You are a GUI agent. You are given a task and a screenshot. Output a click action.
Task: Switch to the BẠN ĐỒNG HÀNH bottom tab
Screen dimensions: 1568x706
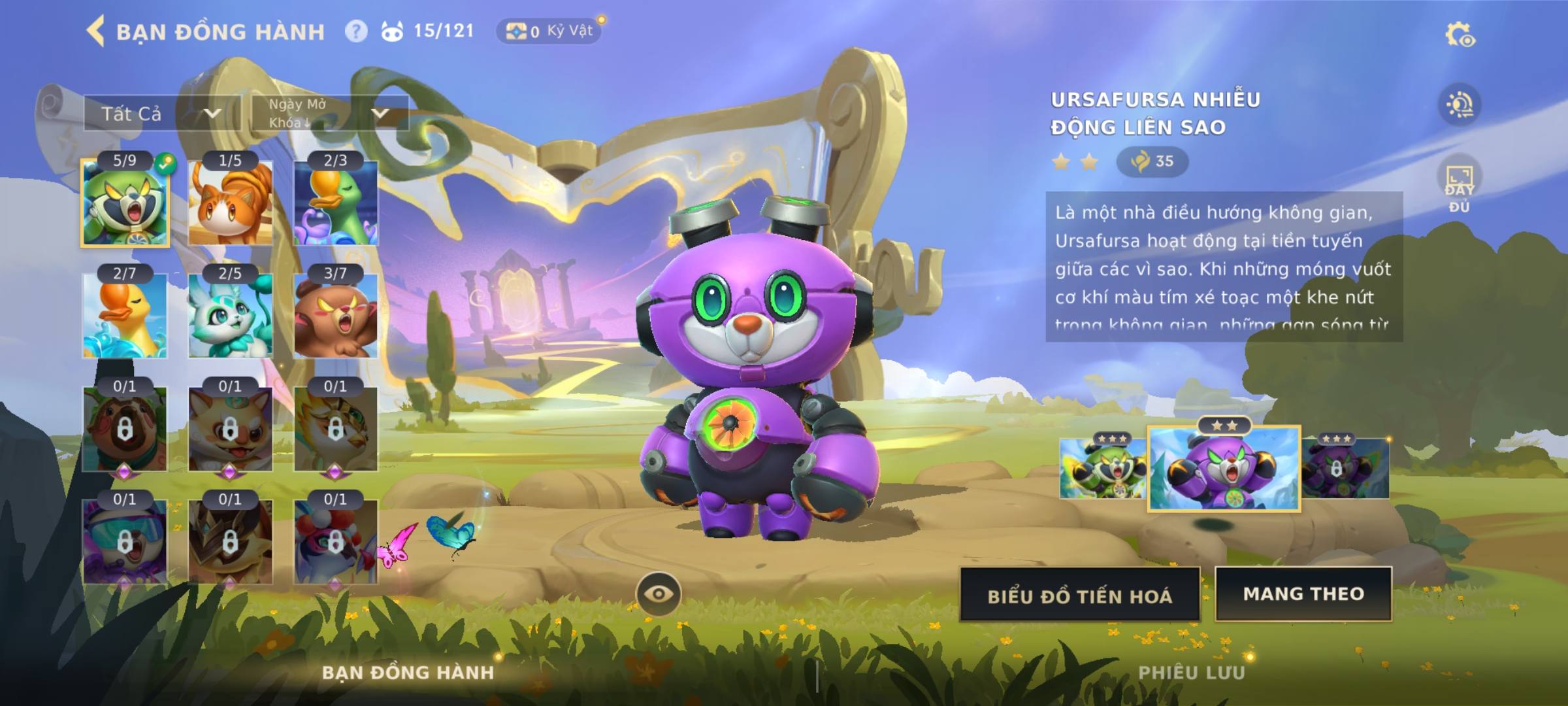(x=408, y=673)
